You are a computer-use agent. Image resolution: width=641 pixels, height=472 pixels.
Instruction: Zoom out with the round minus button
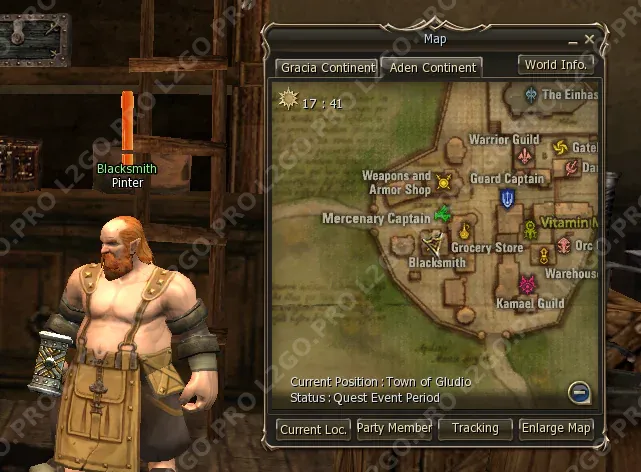coord(579,392)
